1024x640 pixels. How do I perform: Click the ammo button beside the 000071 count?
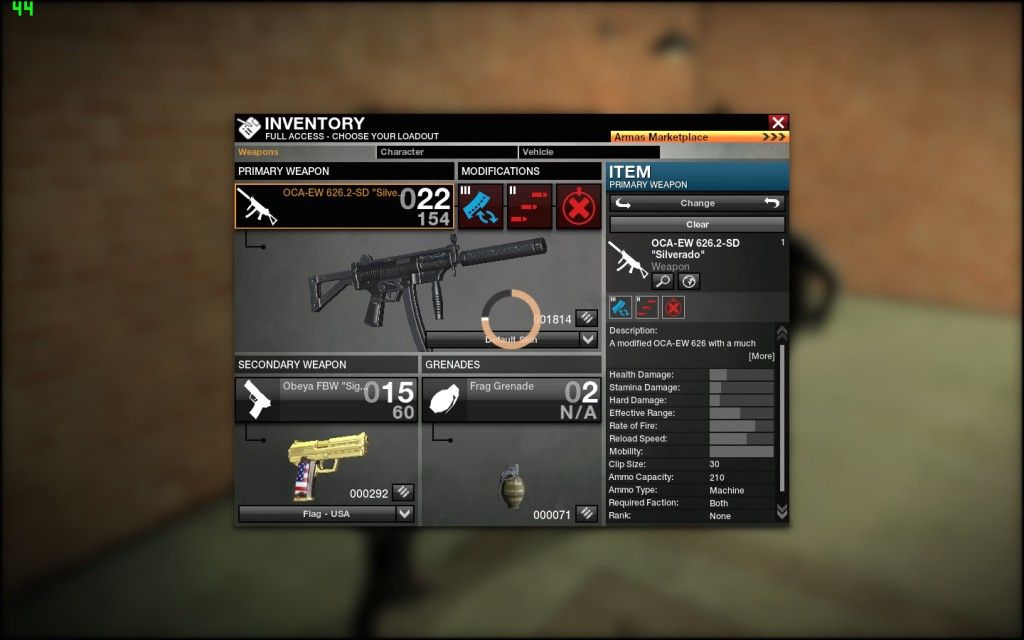click(587, 513)
